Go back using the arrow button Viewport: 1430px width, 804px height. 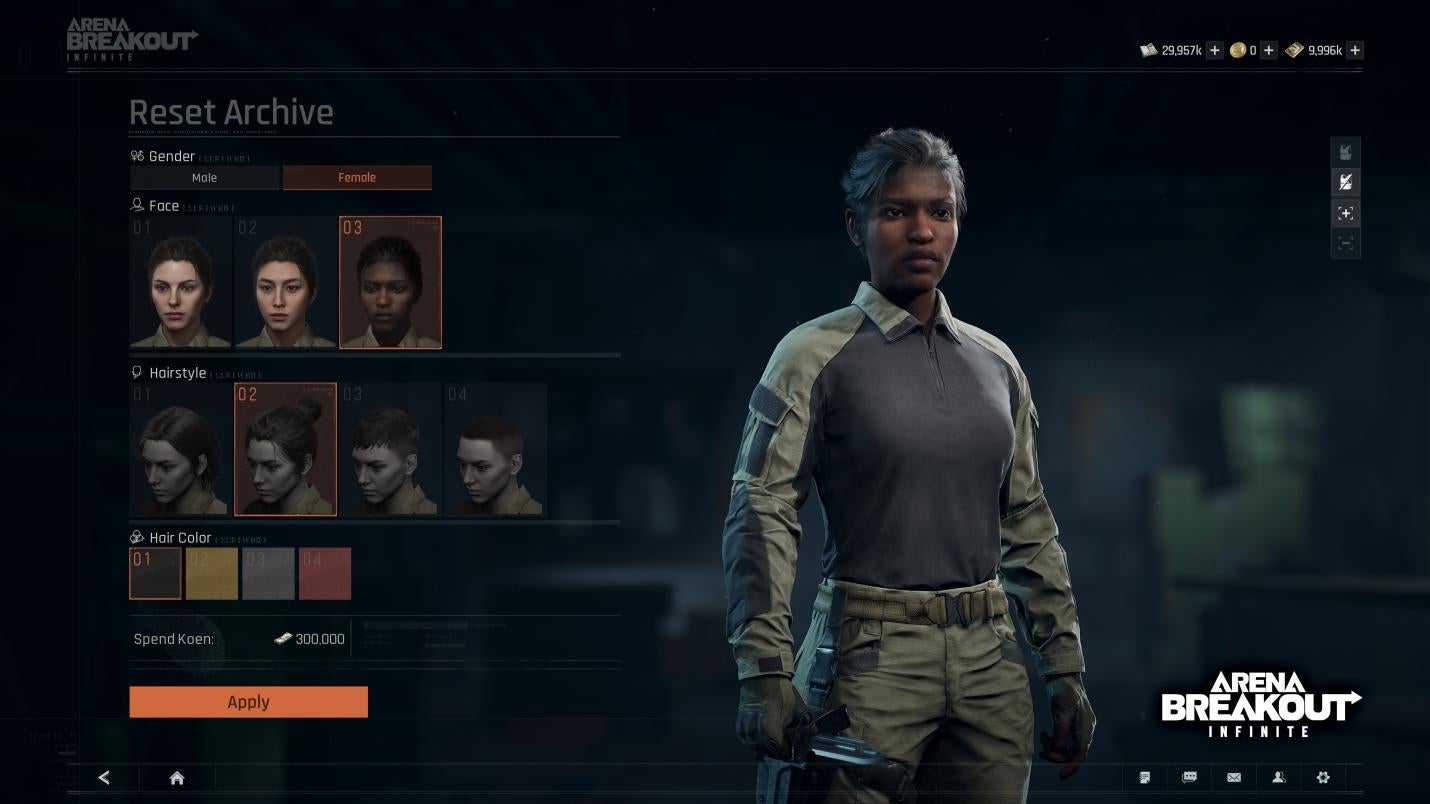(104, 778)
